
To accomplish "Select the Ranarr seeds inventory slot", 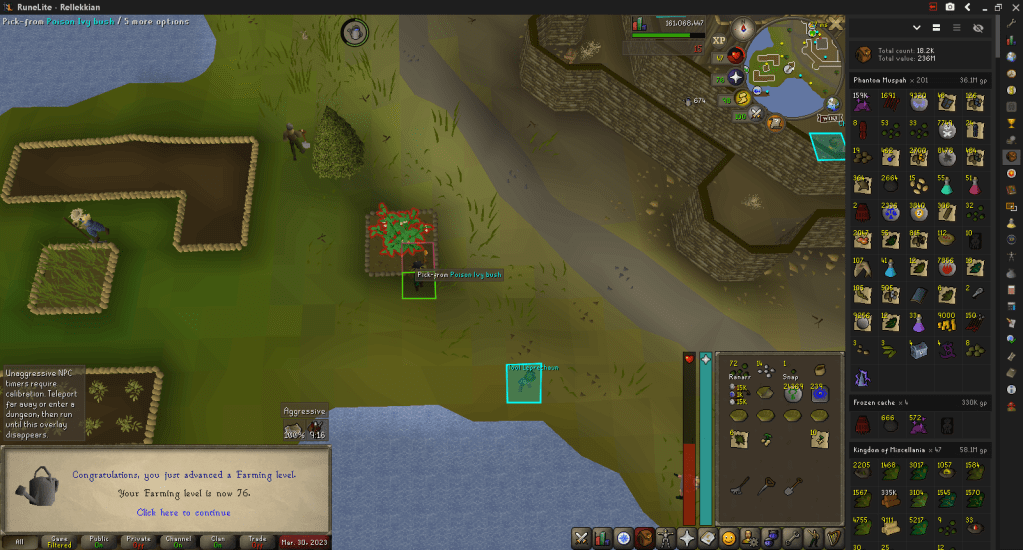I will click(741, 370).
